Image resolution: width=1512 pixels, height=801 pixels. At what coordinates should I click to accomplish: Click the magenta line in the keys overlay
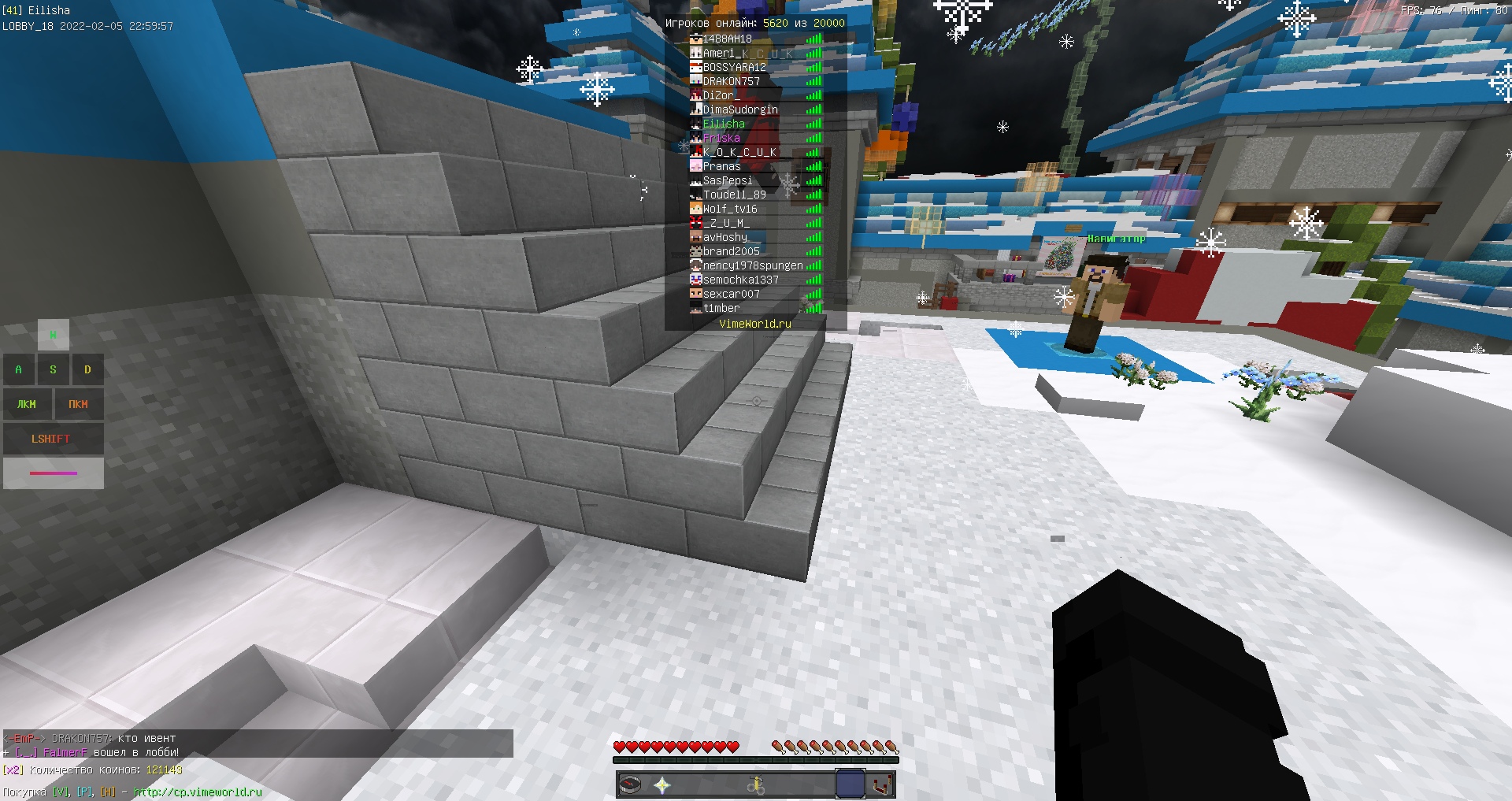(x=54, y=473)
